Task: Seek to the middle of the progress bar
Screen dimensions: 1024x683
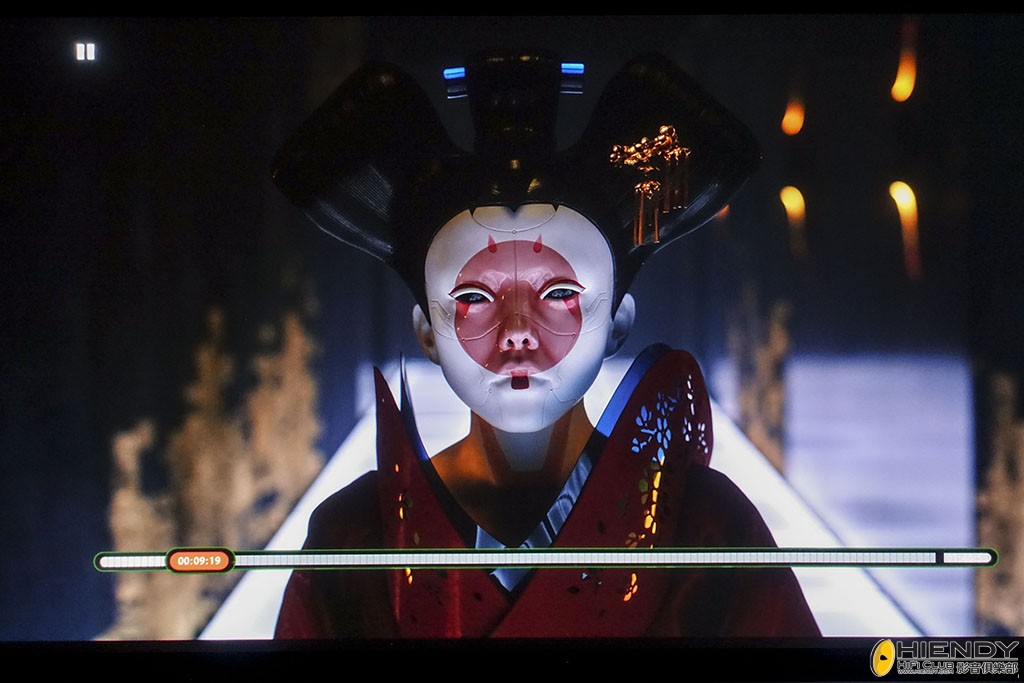Action: point(546,558)
